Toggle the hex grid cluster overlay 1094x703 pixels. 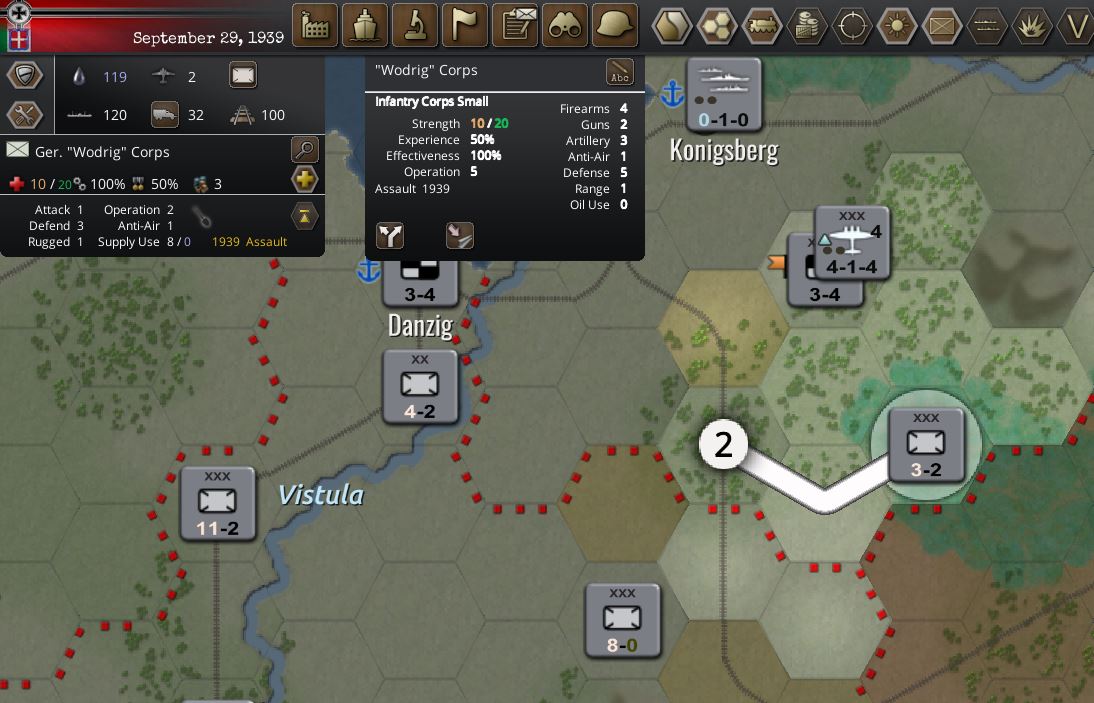[717, 26]
